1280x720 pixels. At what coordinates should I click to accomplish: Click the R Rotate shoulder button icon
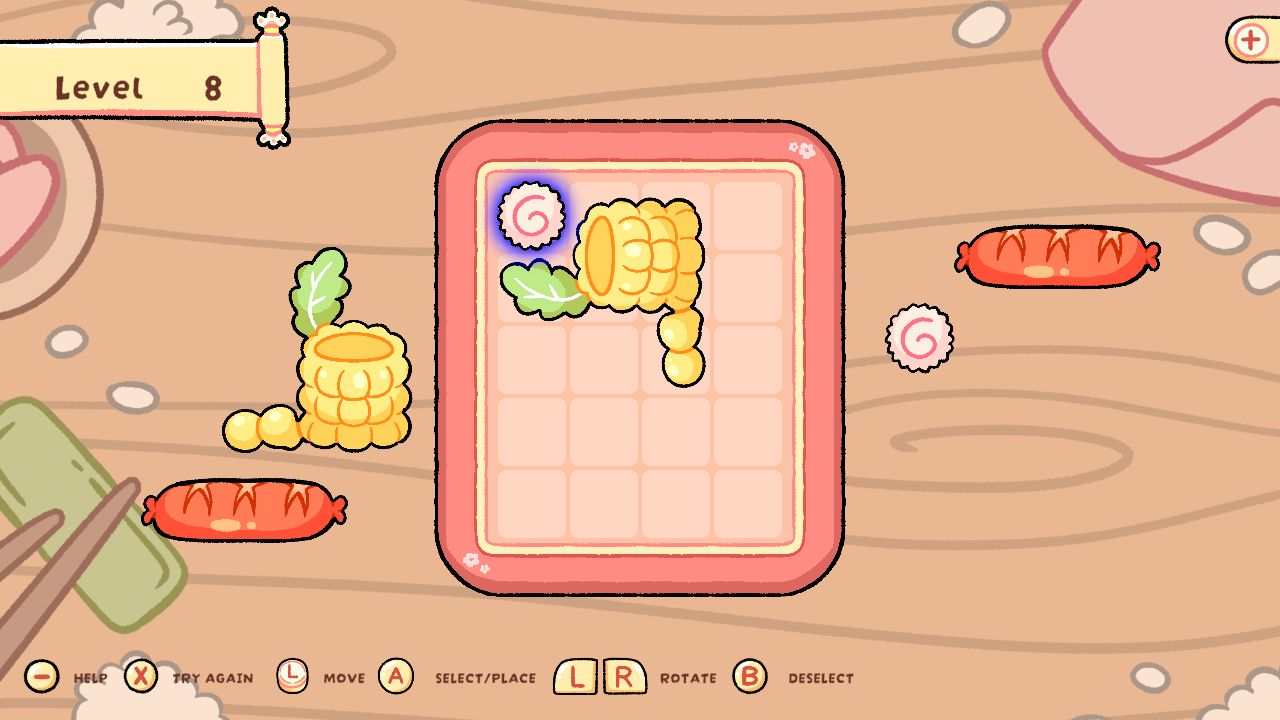coord(623,677)
